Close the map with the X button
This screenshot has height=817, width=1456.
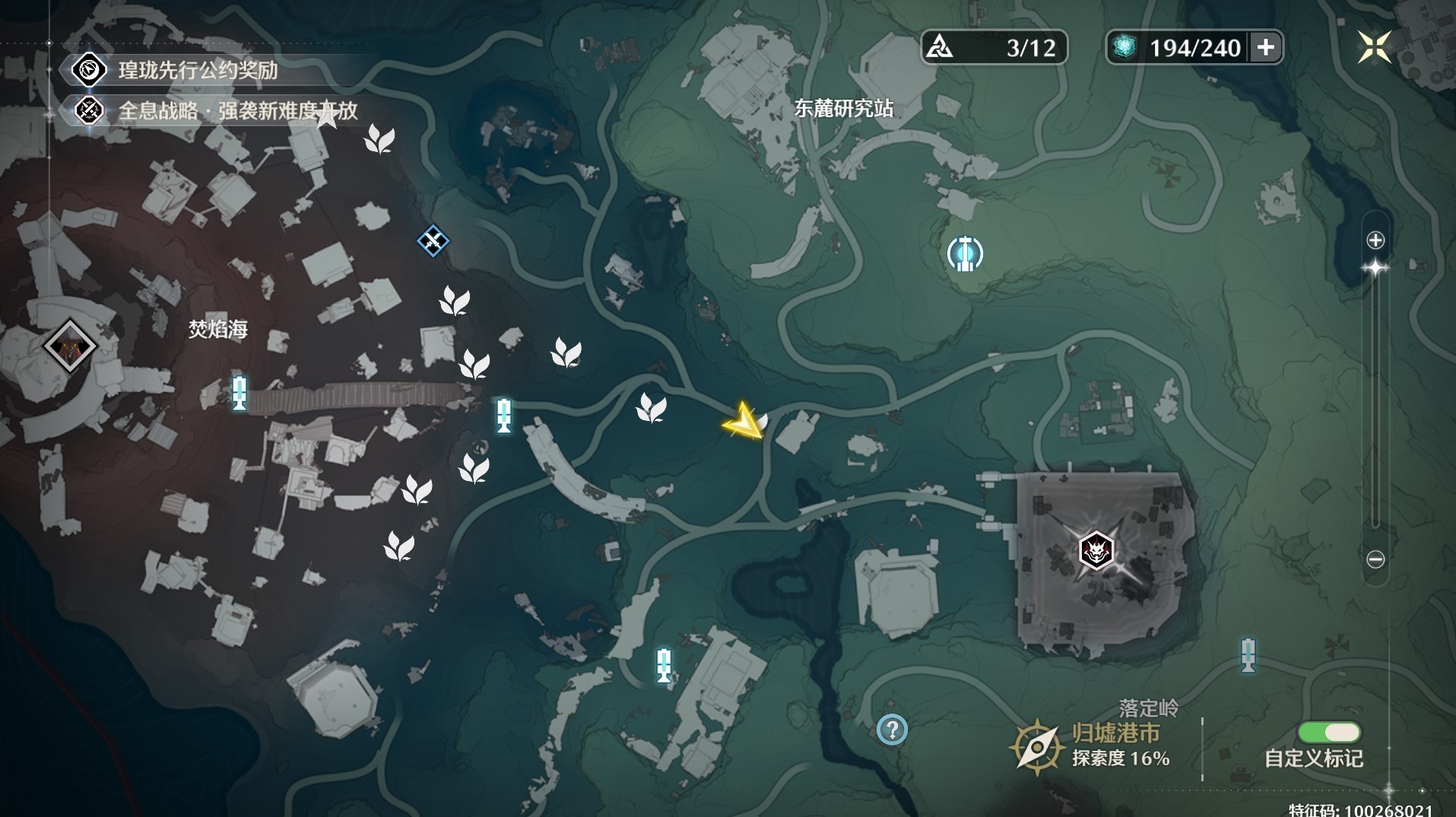[x=1374, y=47]
